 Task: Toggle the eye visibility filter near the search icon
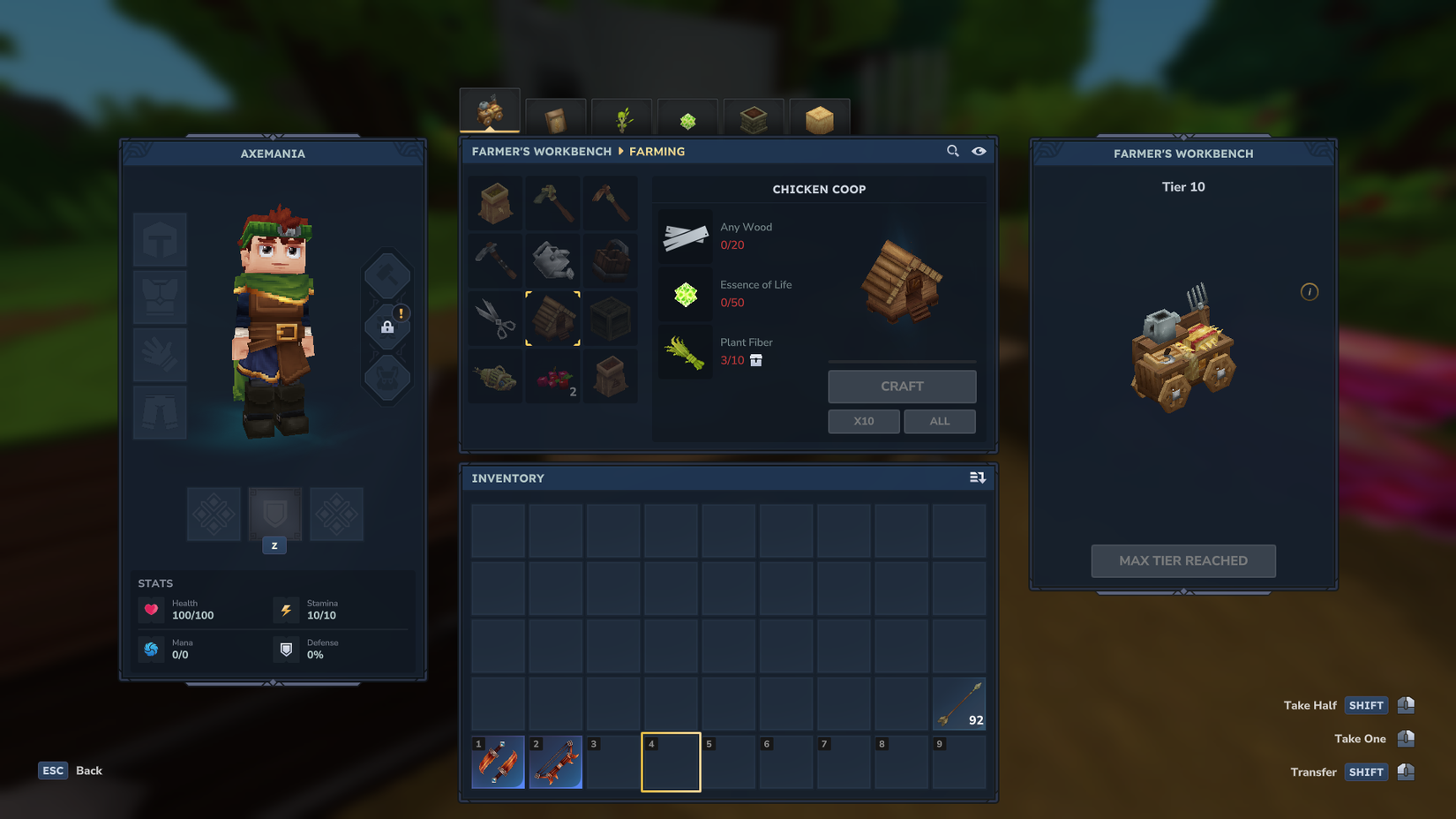coord(979,151)
